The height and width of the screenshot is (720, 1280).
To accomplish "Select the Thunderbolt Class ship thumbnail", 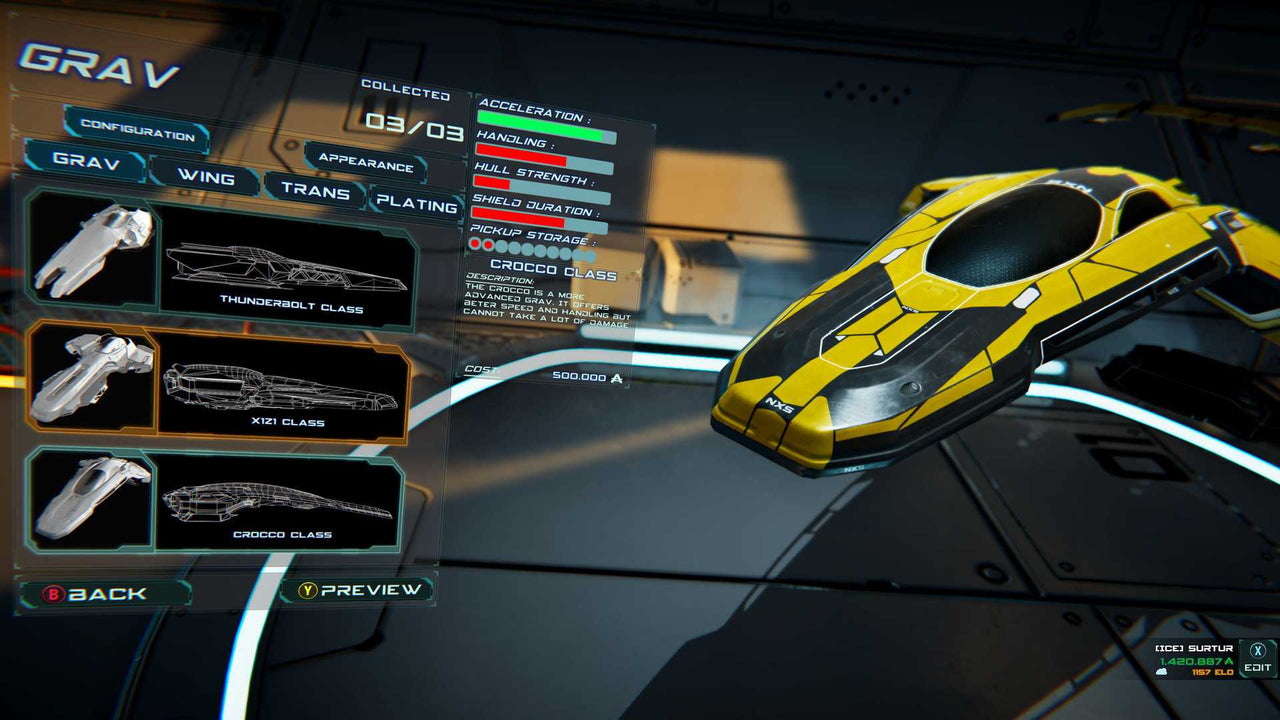I will [95, 255].
